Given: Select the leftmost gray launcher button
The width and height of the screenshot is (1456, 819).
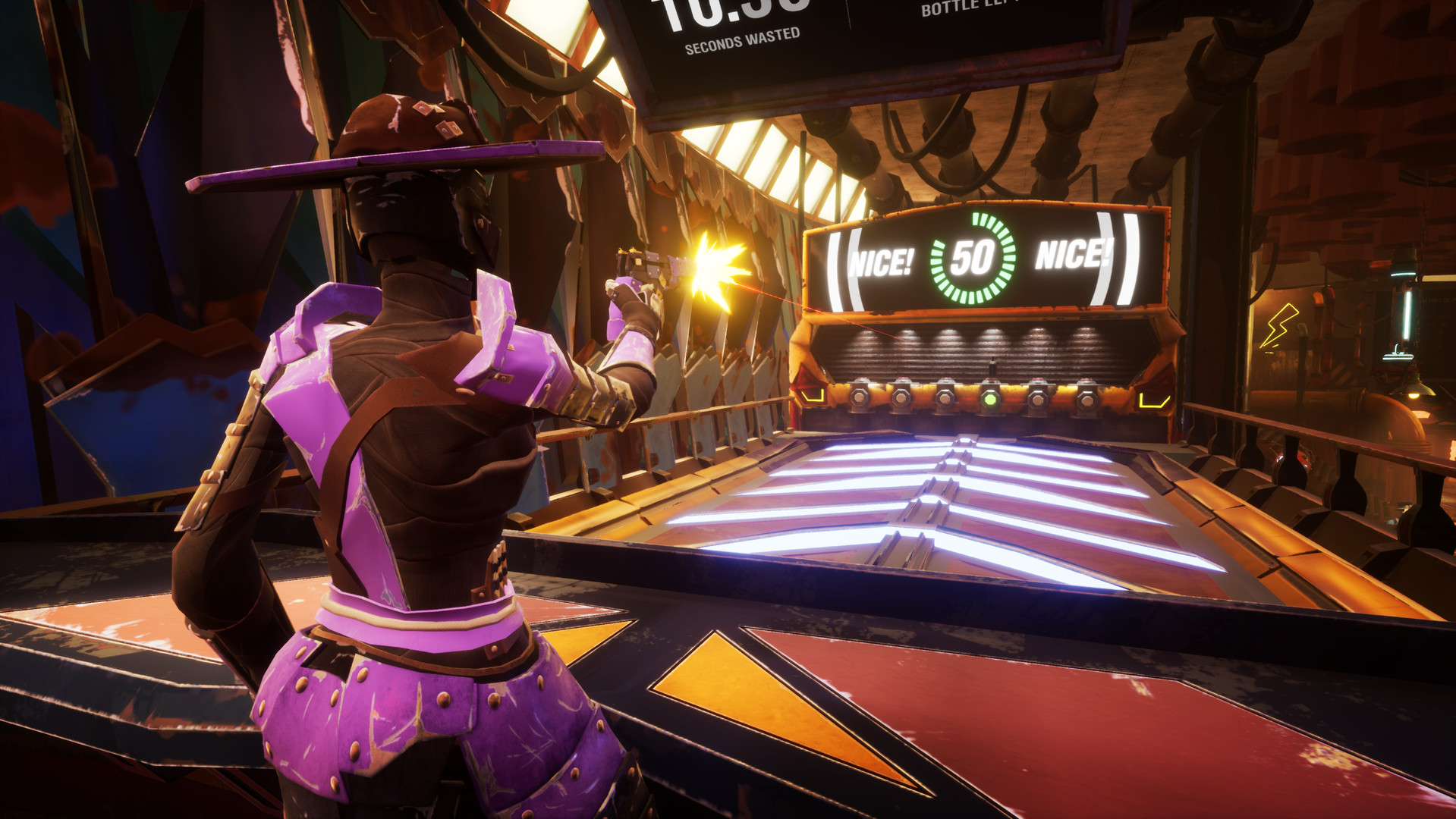Looking at the screenshot, I should (860, 398).
